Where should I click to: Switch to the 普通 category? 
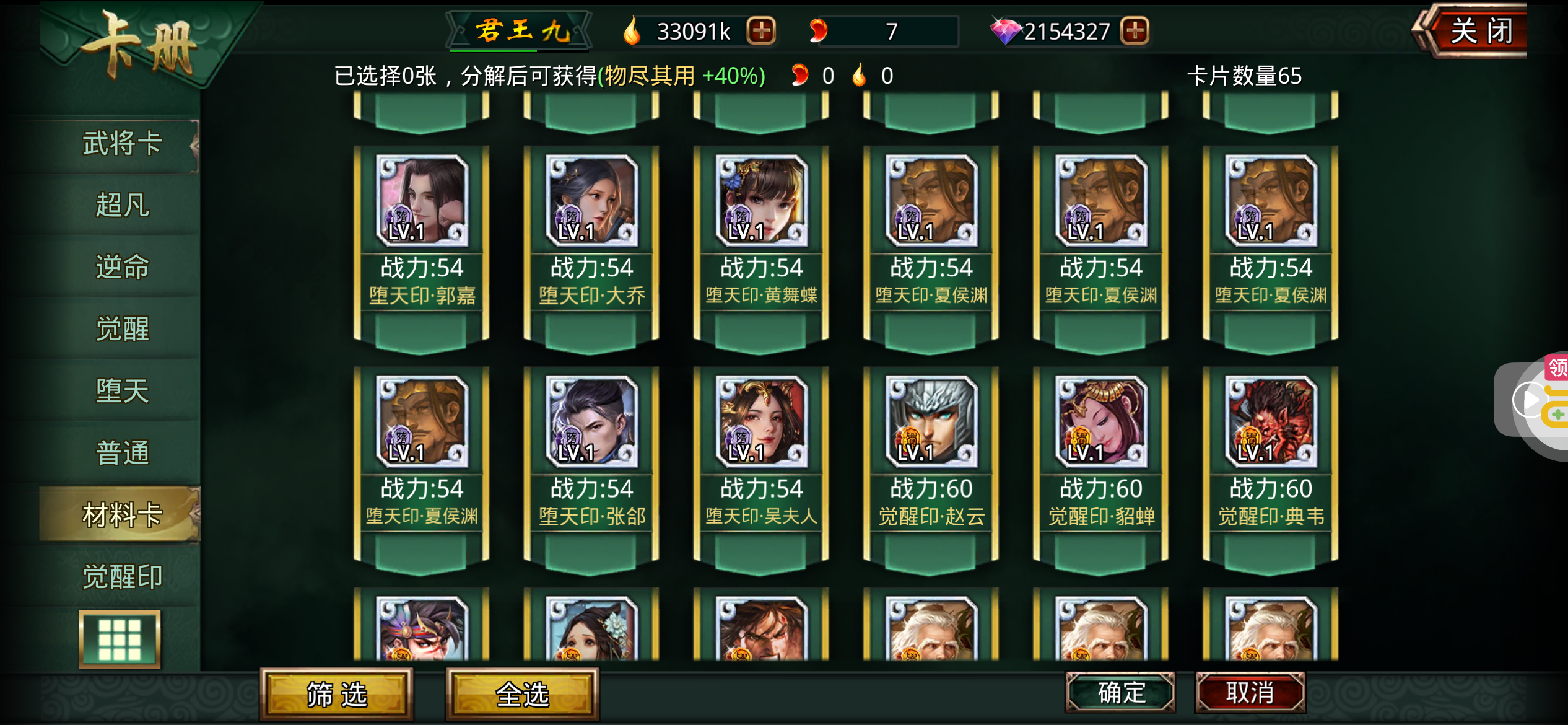pos(122,453)
